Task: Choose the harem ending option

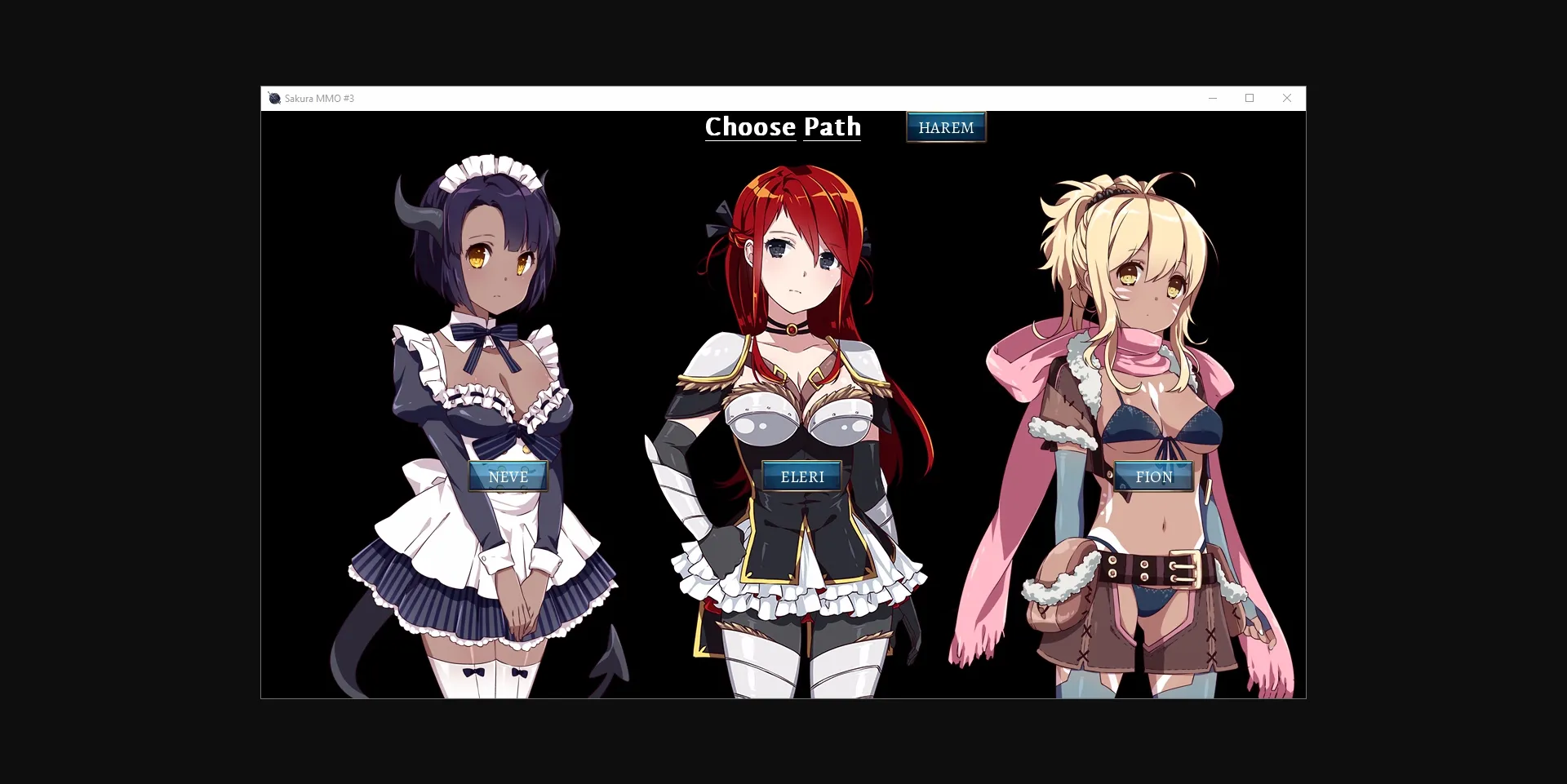Action: tap(945, 126)
